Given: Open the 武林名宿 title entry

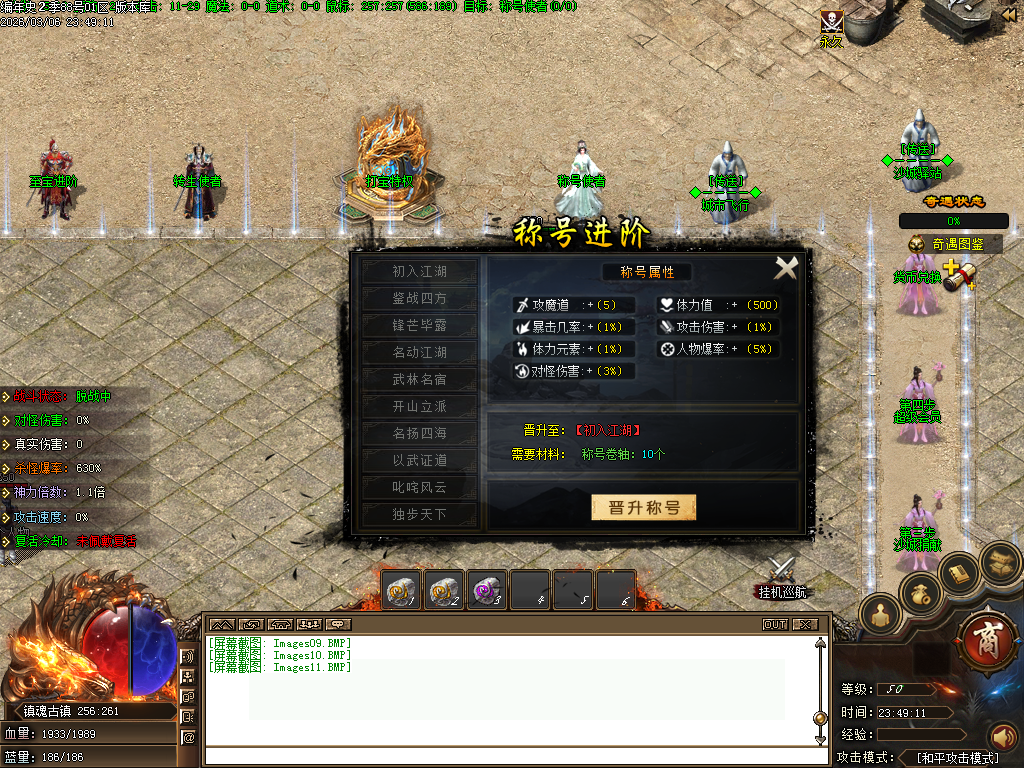Looking at the screenshot, I should tap(419, 379).
